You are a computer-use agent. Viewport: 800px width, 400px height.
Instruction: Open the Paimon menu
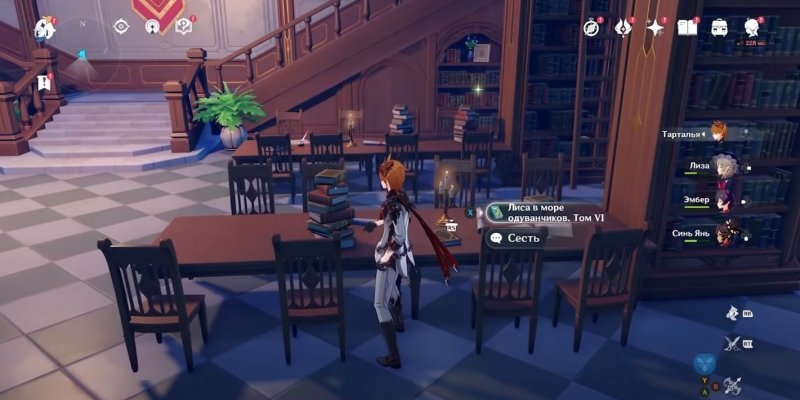[45, 27]
